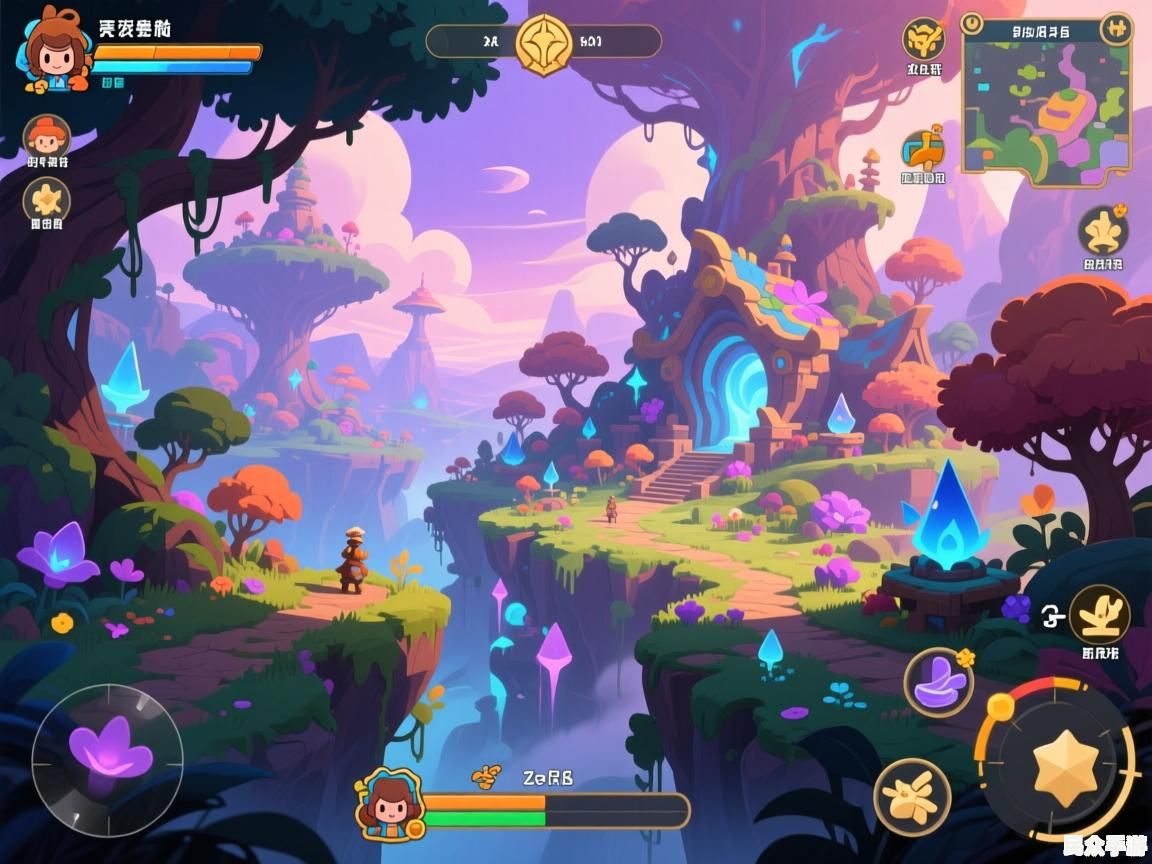The image size is (1152, 864).
Task: Activate the gold boot skill button
Action: click(x=1099, y=614)
